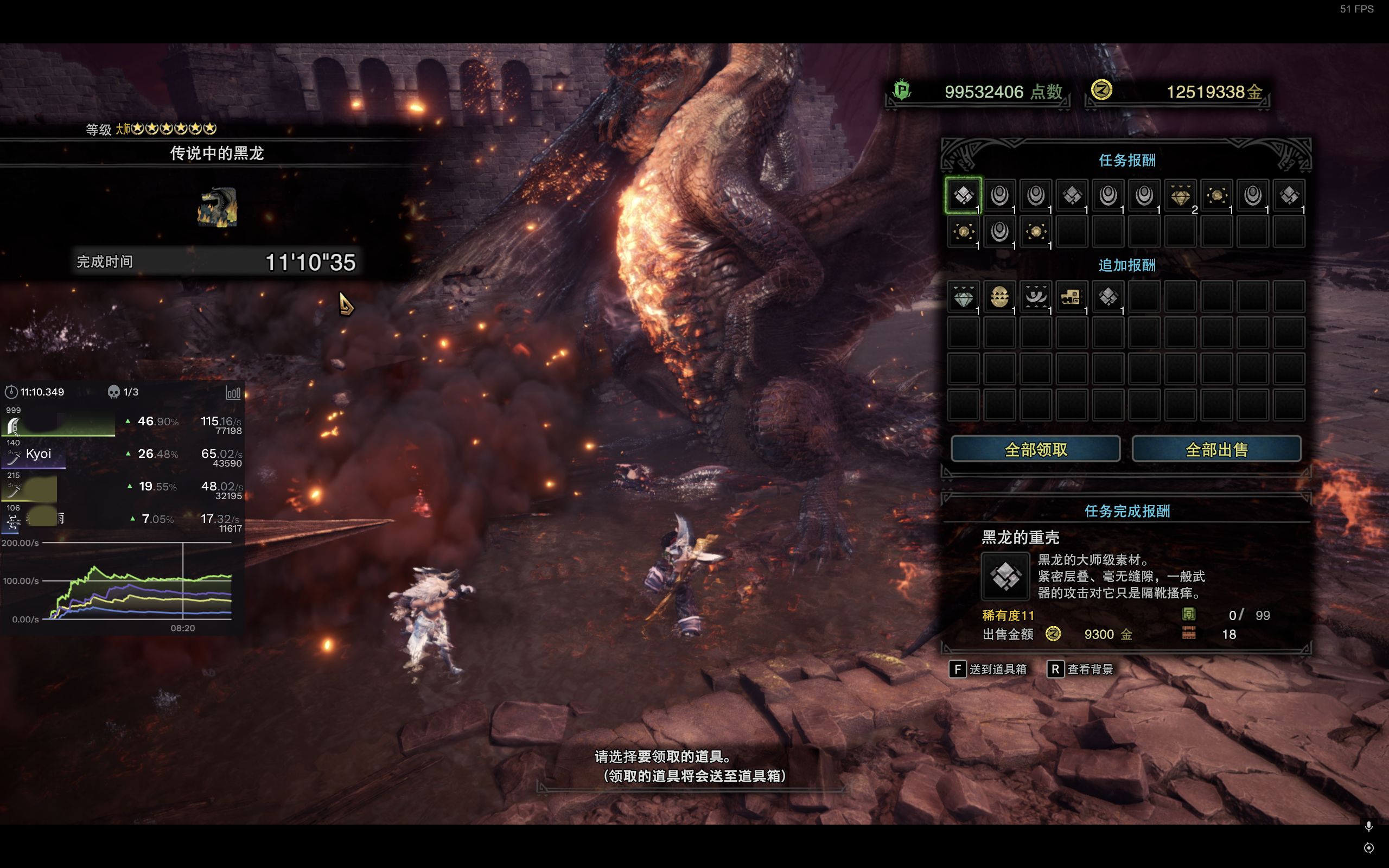The width and height of the screenshot is (1389, 868).
Task: Pick the pale blue diamond bonus reward
Action: click(x=963, y=297)
